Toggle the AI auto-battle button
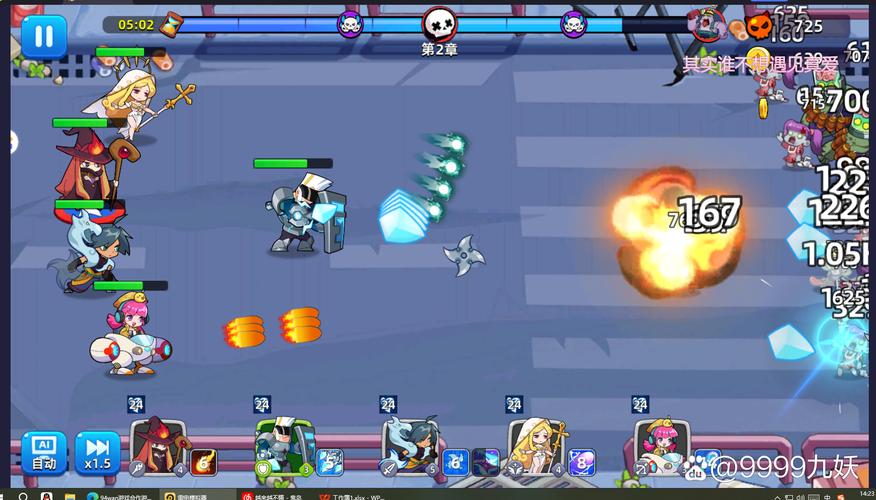 click(44, 452)
